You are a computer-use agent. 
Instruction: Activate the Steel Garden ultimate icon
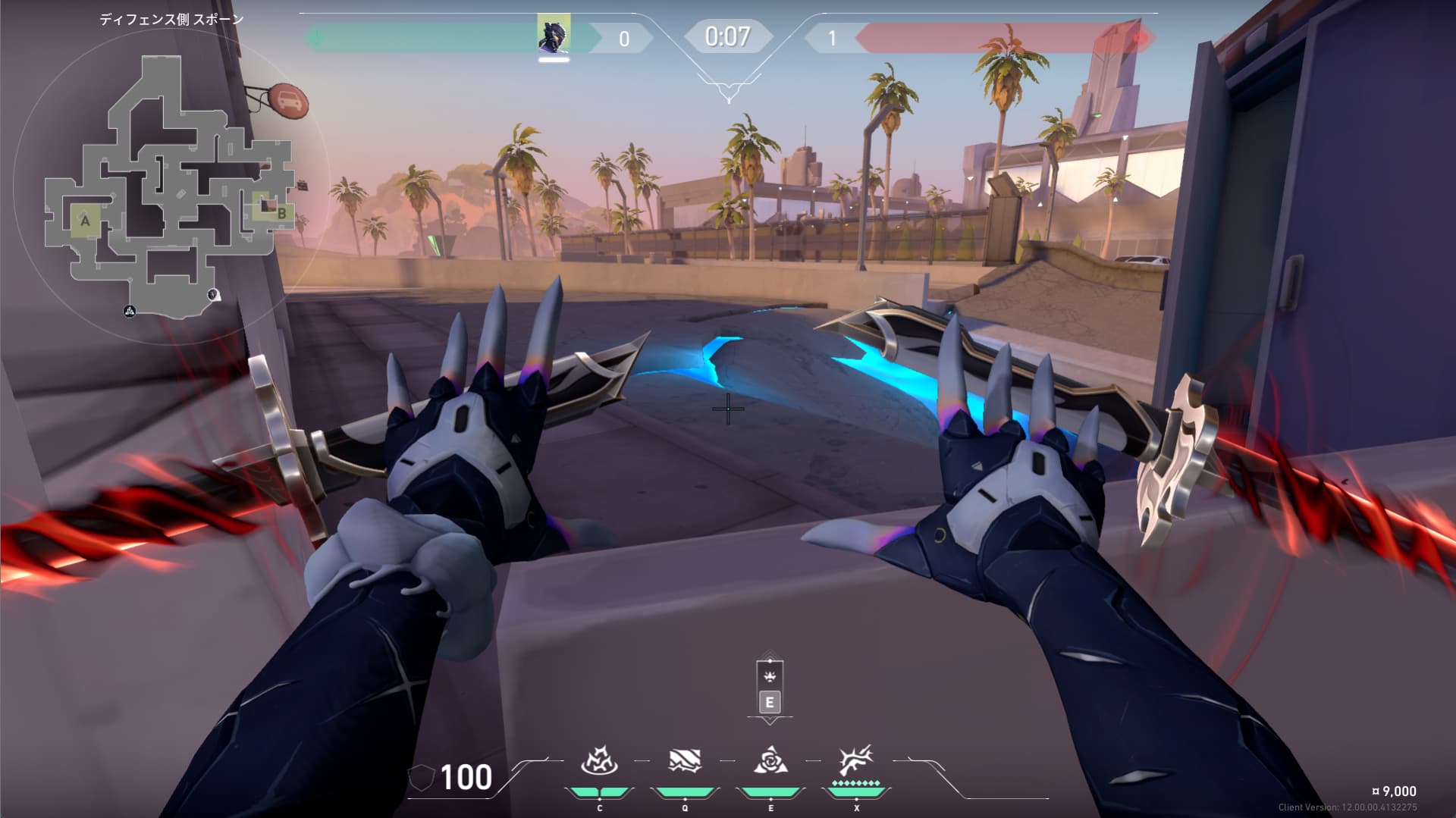[x=856, y=760]
